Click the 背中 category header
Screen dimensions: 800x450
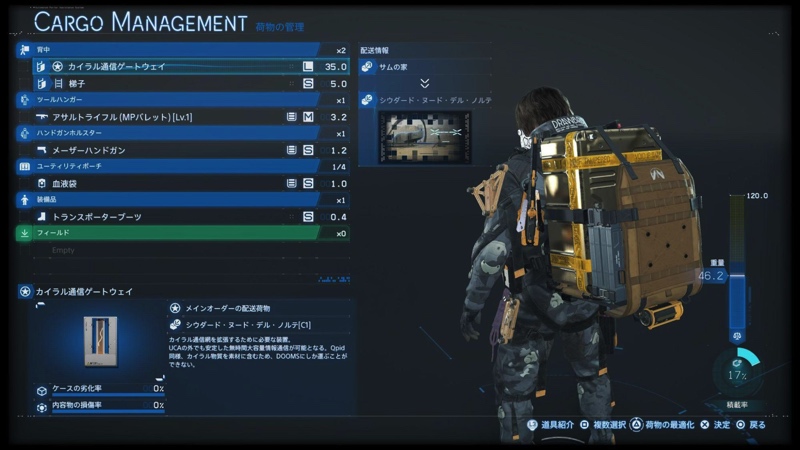180,50
